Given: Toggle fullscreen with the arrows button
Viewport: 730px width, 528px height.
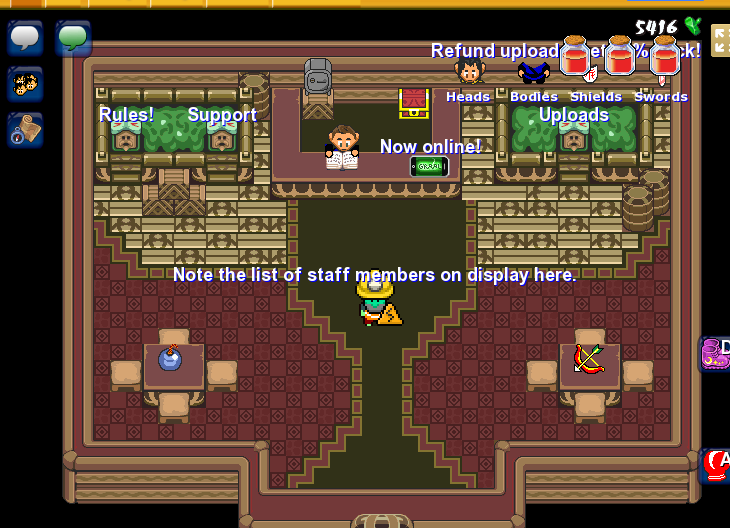Looking at the screenshot, I should 720,40.
